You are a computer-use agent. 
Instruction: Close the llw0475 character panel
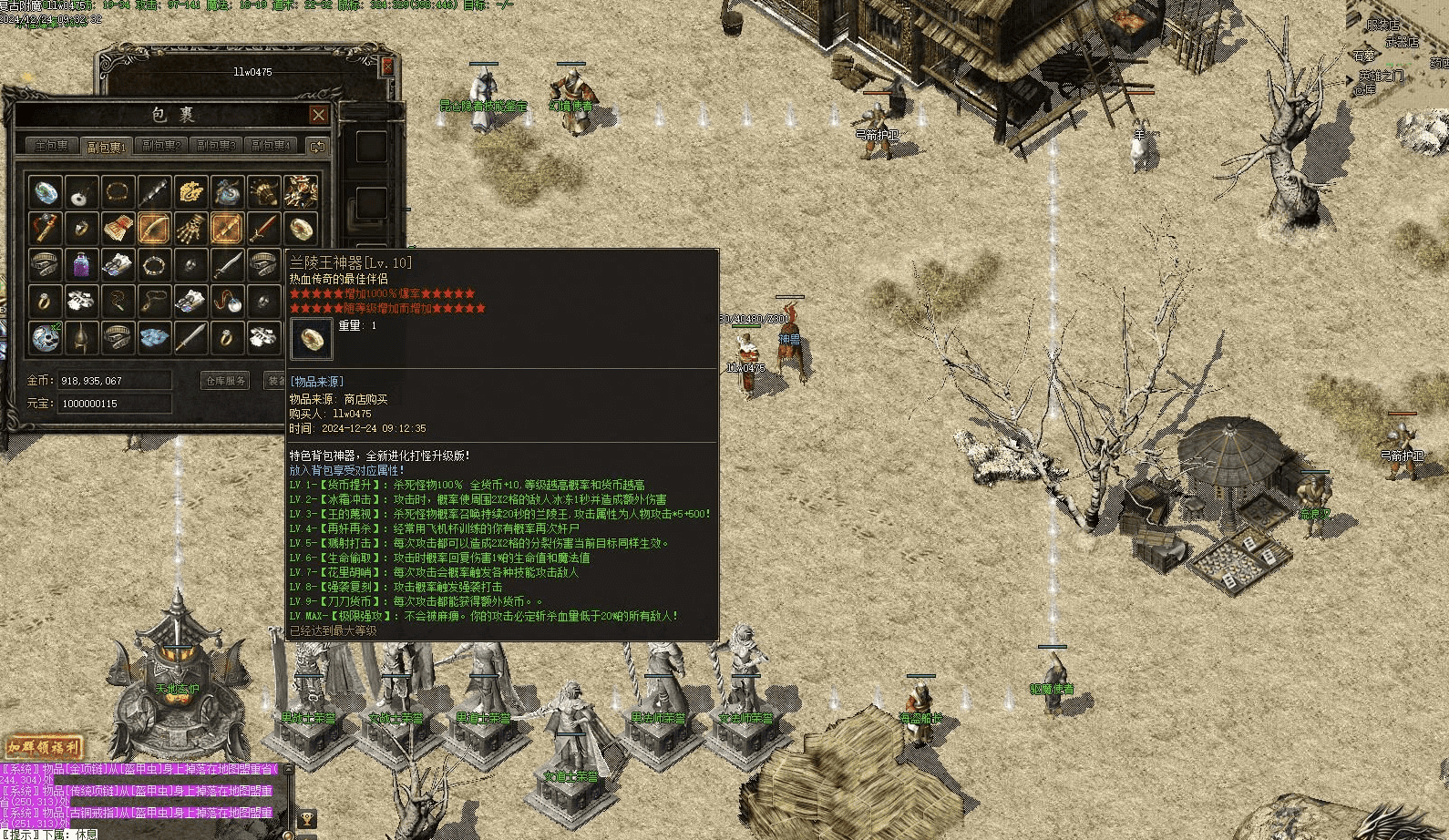[387, 66]
